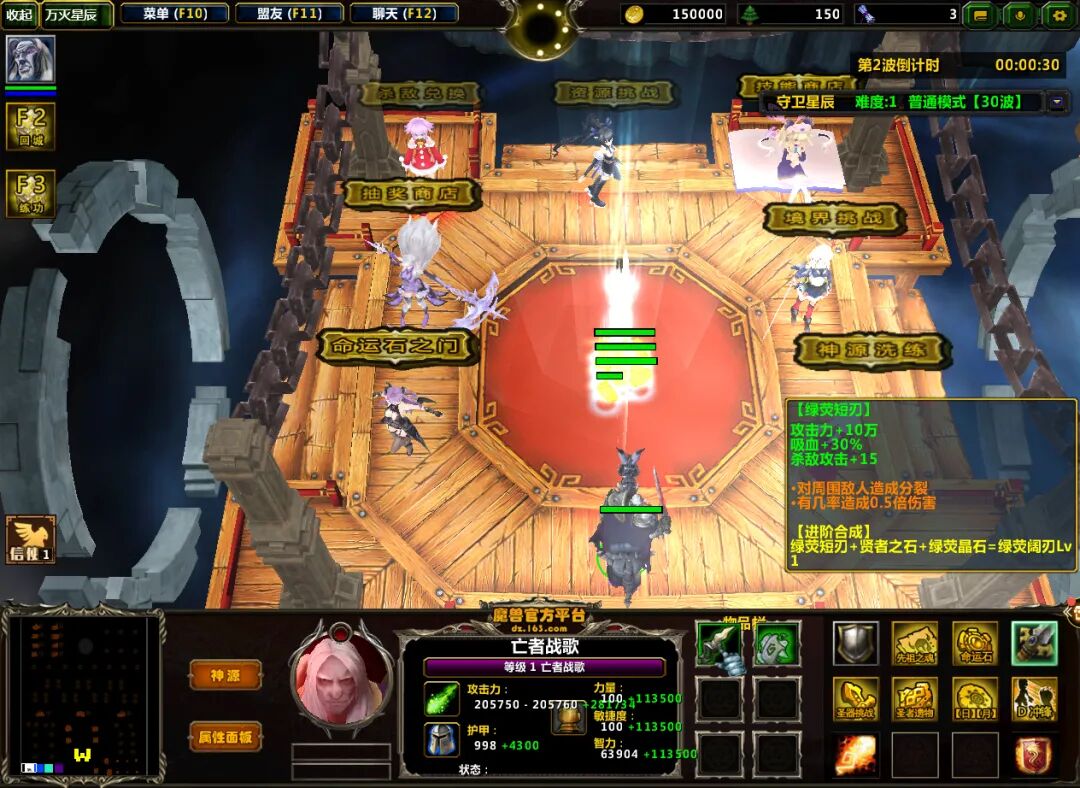Open the 圣者遗物 relic icon

pyautogui.click(x=915, y=699)
